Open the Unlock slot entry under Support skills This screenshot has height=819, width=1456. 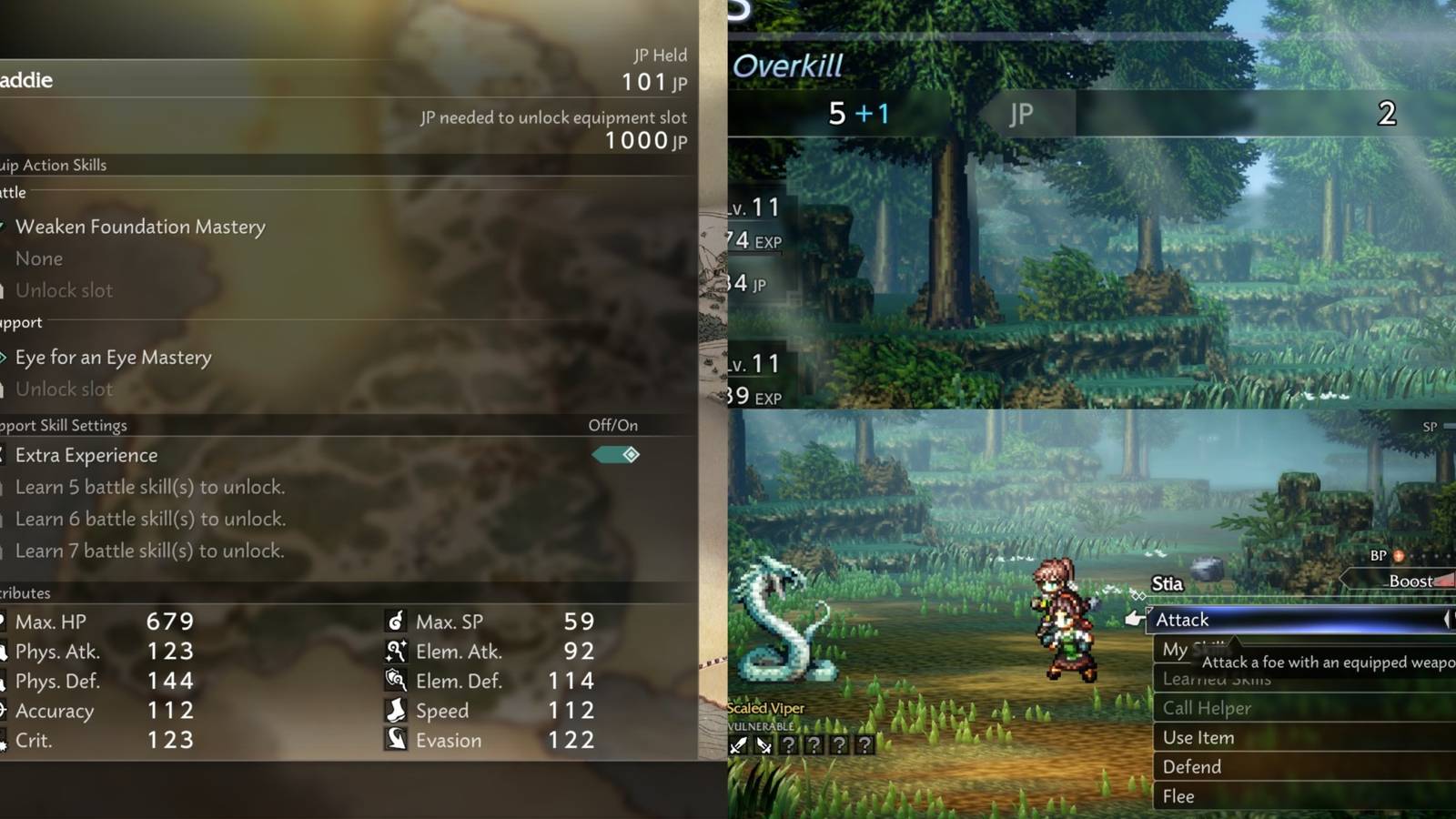click(x=64, y=389)
